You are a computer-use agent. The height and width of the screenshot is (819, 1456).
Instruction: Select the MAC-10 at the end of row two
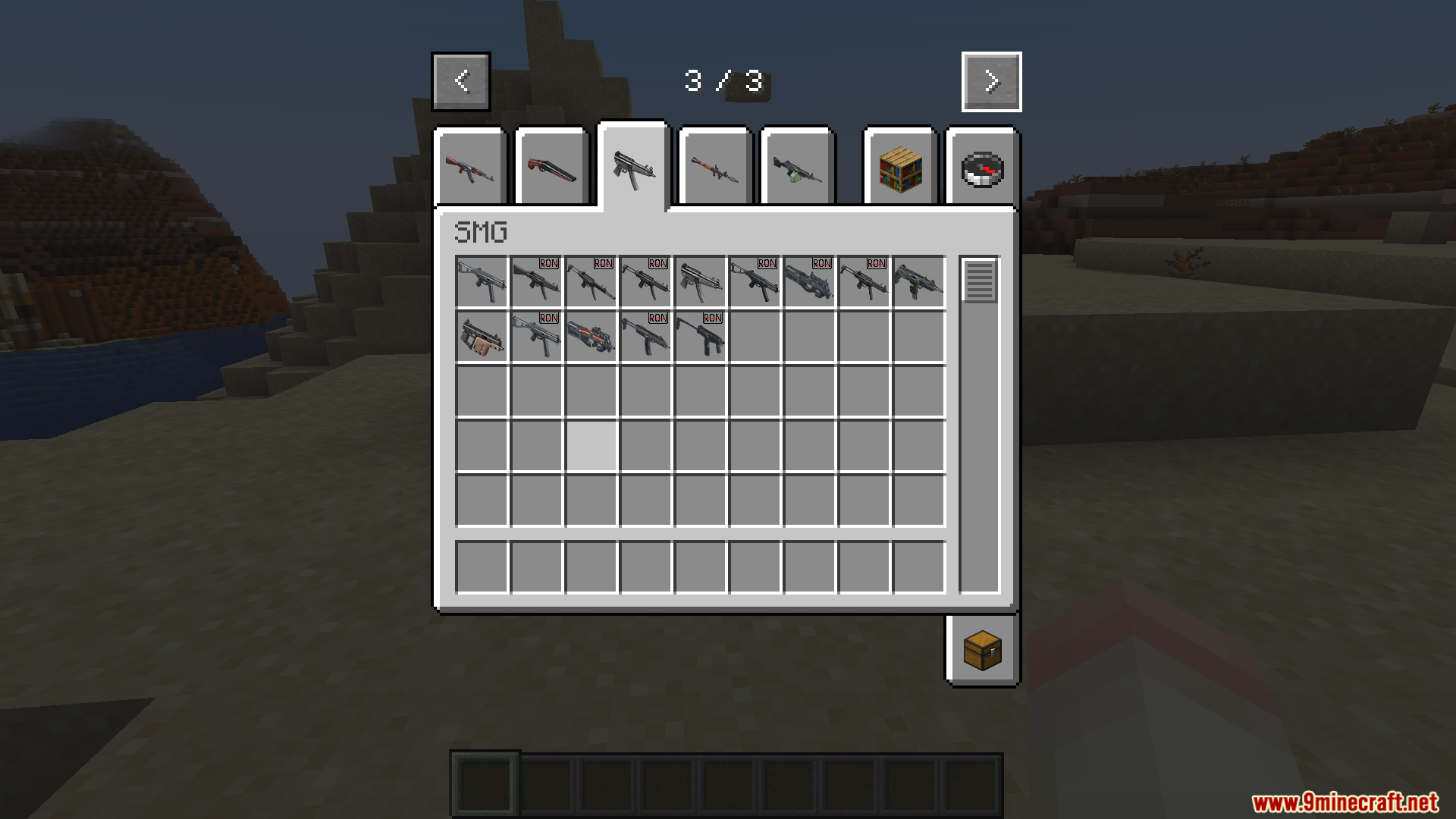point(699,336)
